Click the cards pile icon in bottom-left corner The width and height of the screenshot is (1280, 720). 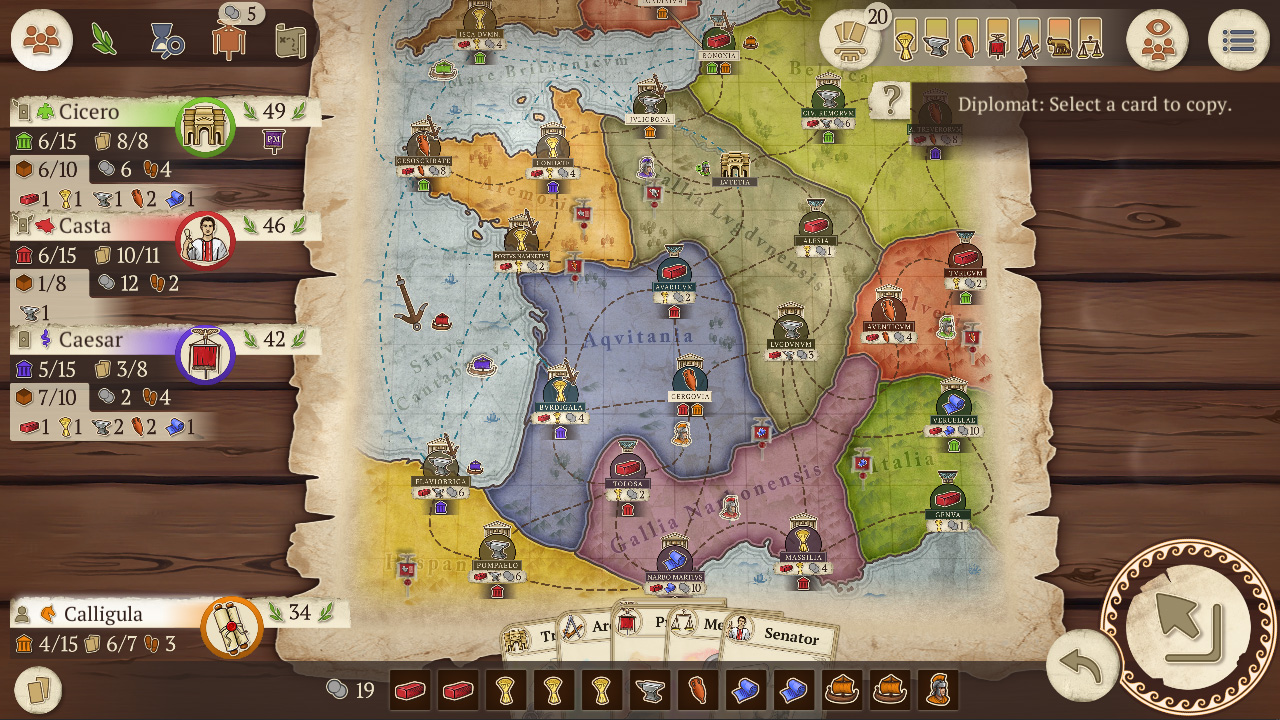point(36,689)
